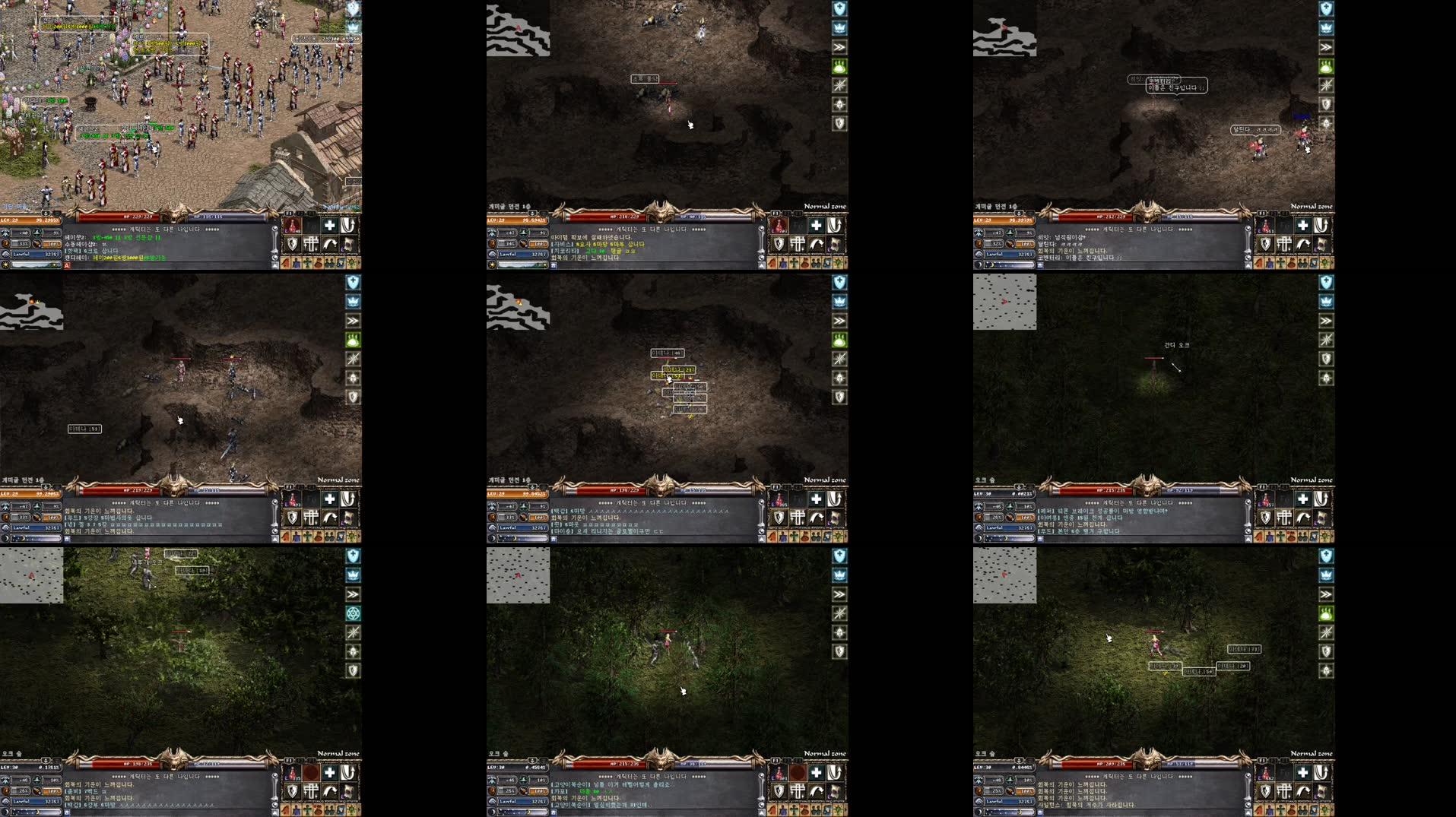Click the Lawful alignment display
1456x817 pixels.
point(36,254)
